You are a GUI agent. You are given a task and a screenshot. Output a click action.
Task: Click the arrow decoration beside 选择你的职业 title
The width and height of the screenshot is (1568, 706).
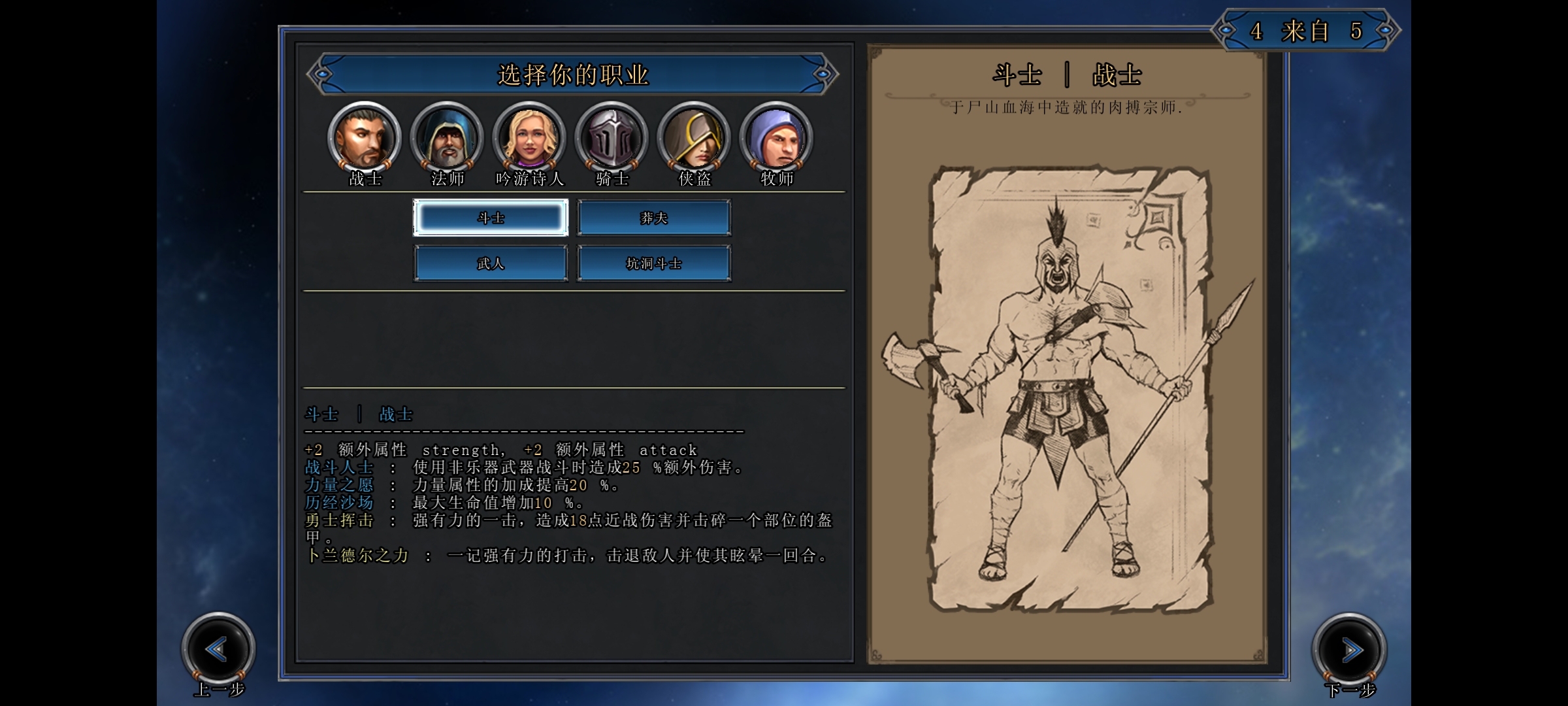coord(322,75)
